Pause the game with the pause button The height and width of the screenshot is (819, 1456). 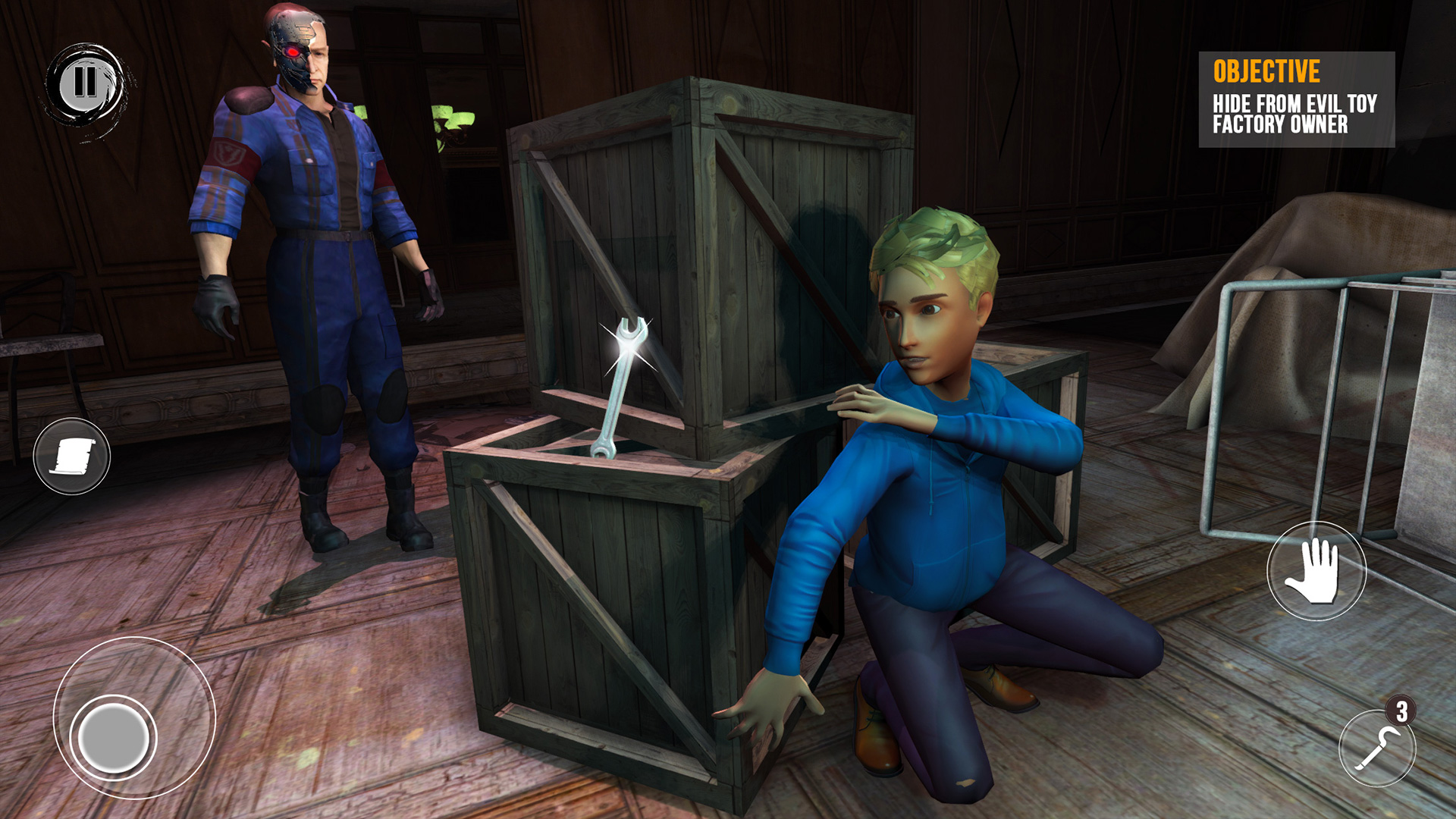tap(85, 83)
